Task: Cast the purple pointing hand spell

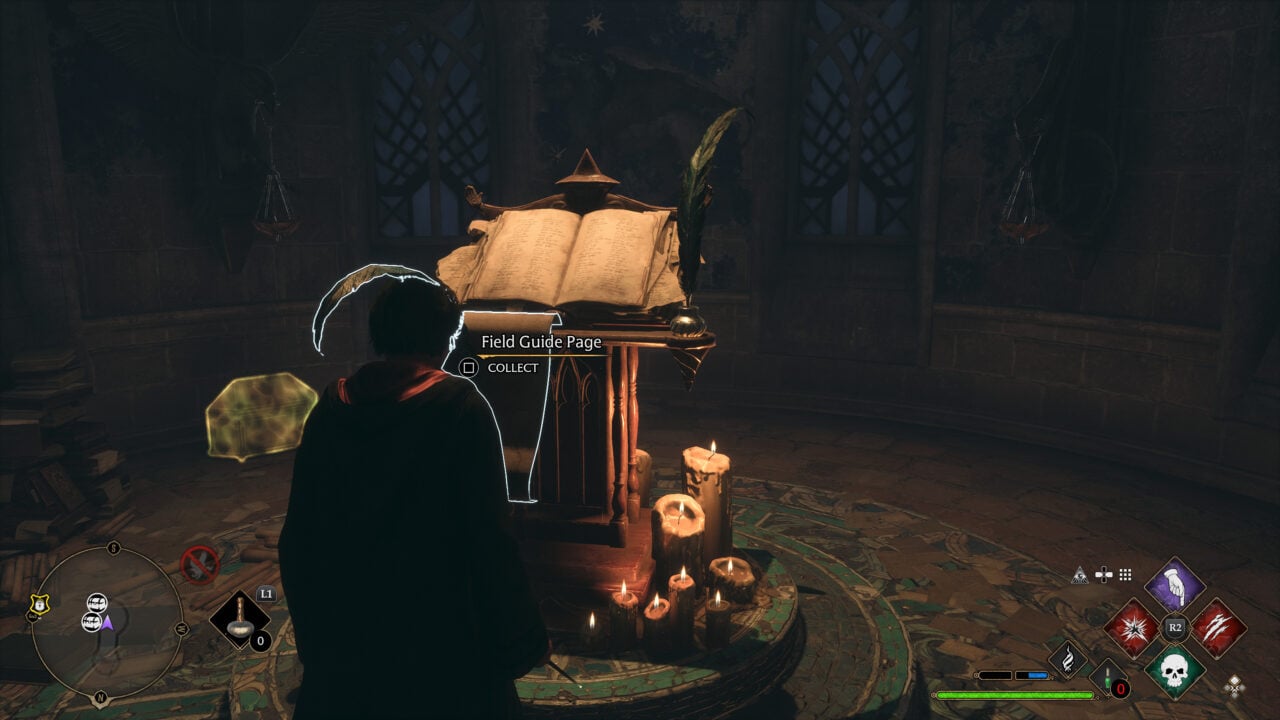Action: 1175,587
